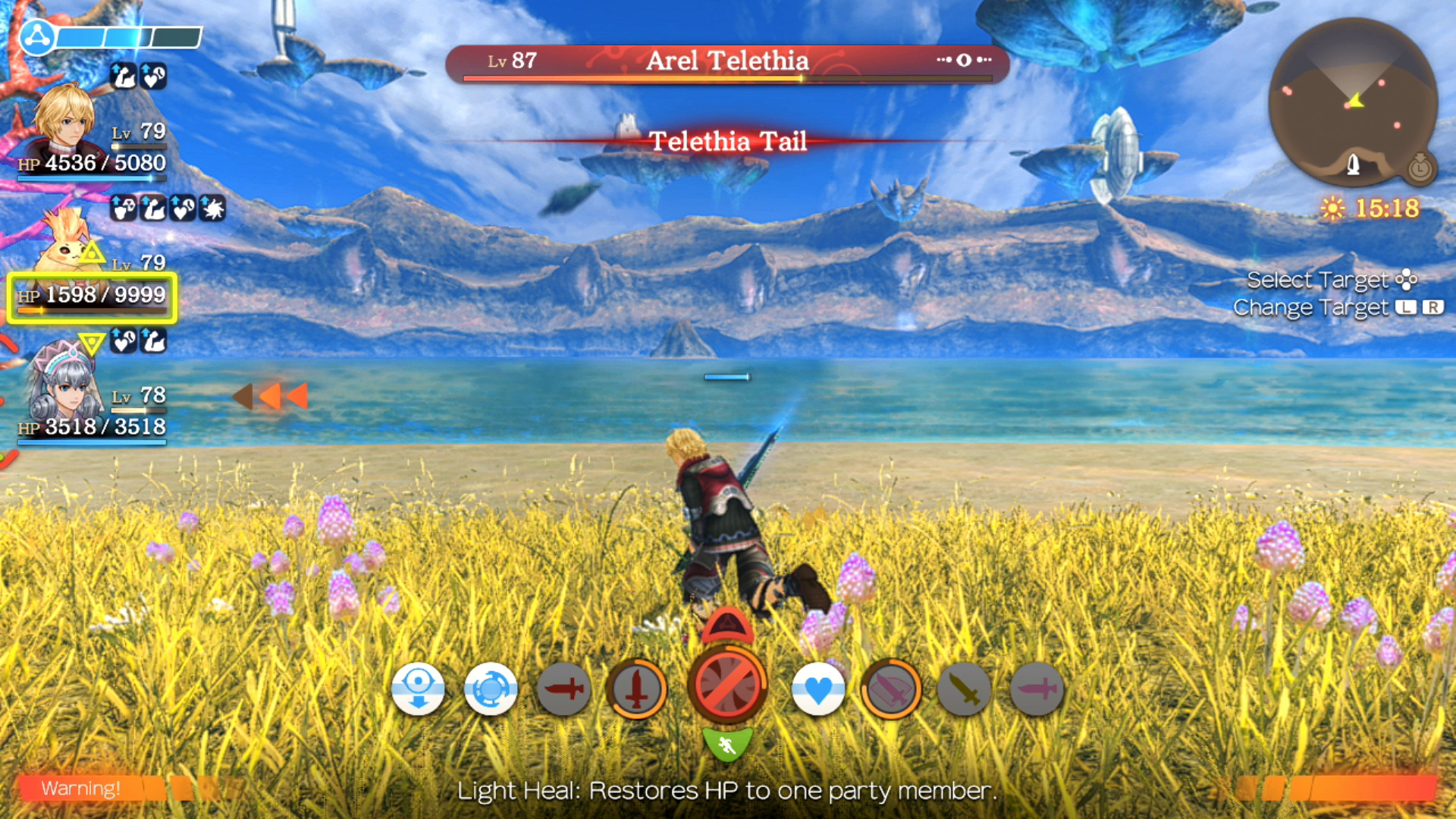Click the Arel Telethia enemy target bar
1456x819 pixels.
coord(727,62)
